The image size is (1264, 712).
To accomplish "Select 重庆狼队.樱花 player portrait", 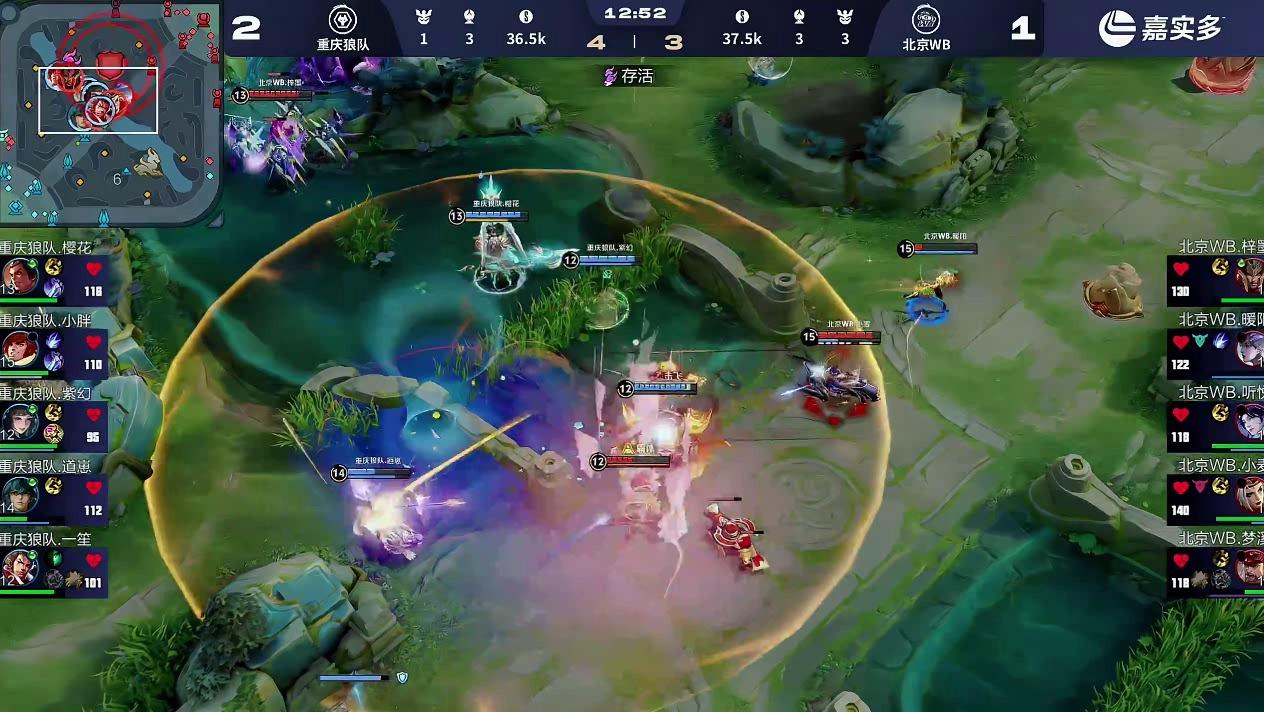I will click(x=20, y=277).
